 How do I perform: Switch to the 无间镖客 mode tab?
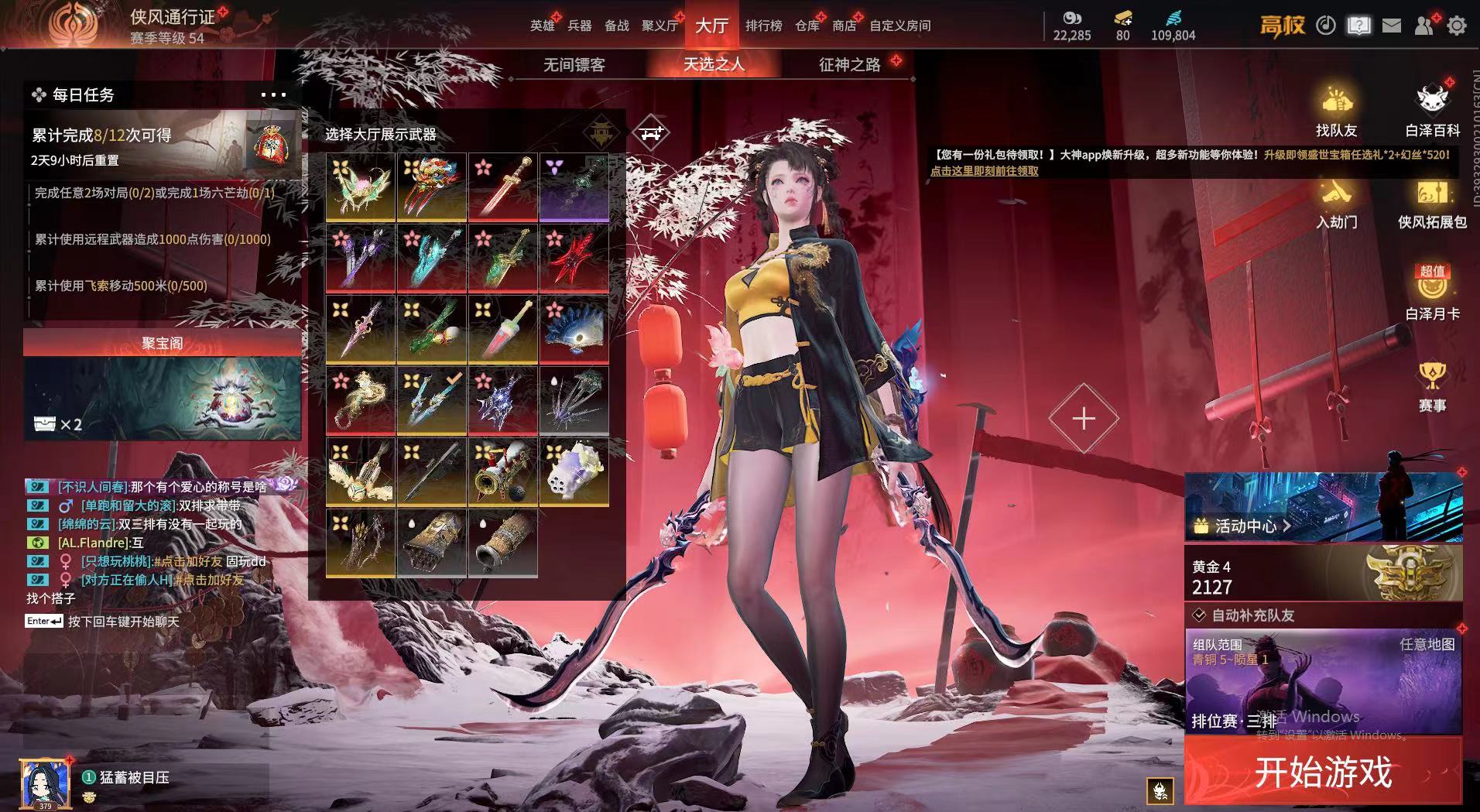click(574, 65)
